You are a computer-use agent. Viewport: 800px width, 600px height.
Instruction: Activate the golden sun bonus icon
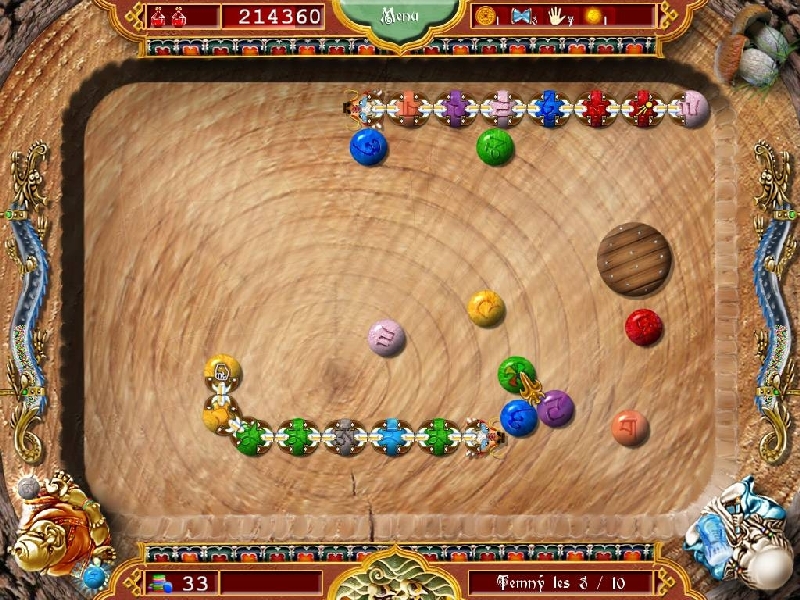[594, 16]
